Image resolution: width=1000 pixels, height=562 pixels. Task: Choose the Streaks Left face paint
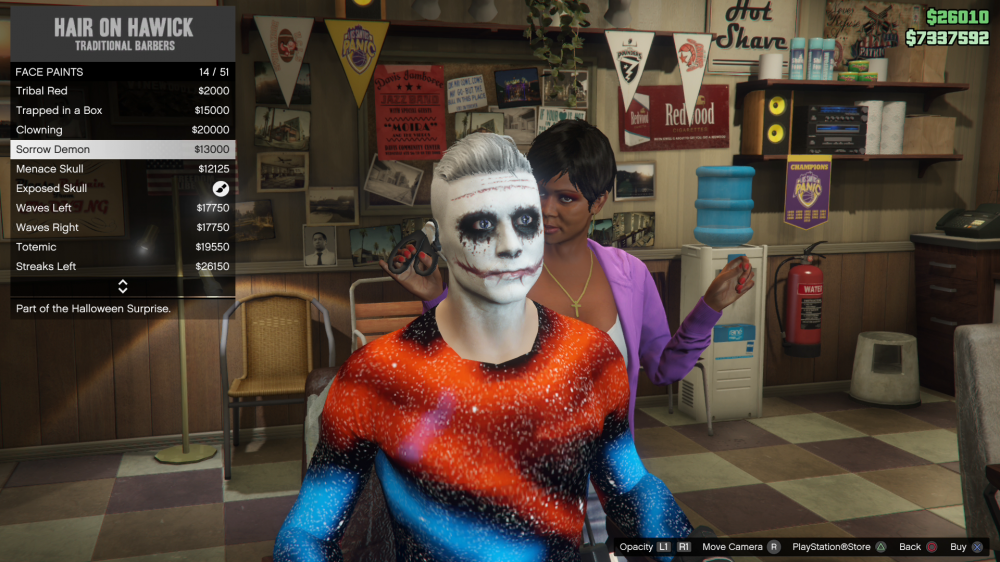pos(122,266)
